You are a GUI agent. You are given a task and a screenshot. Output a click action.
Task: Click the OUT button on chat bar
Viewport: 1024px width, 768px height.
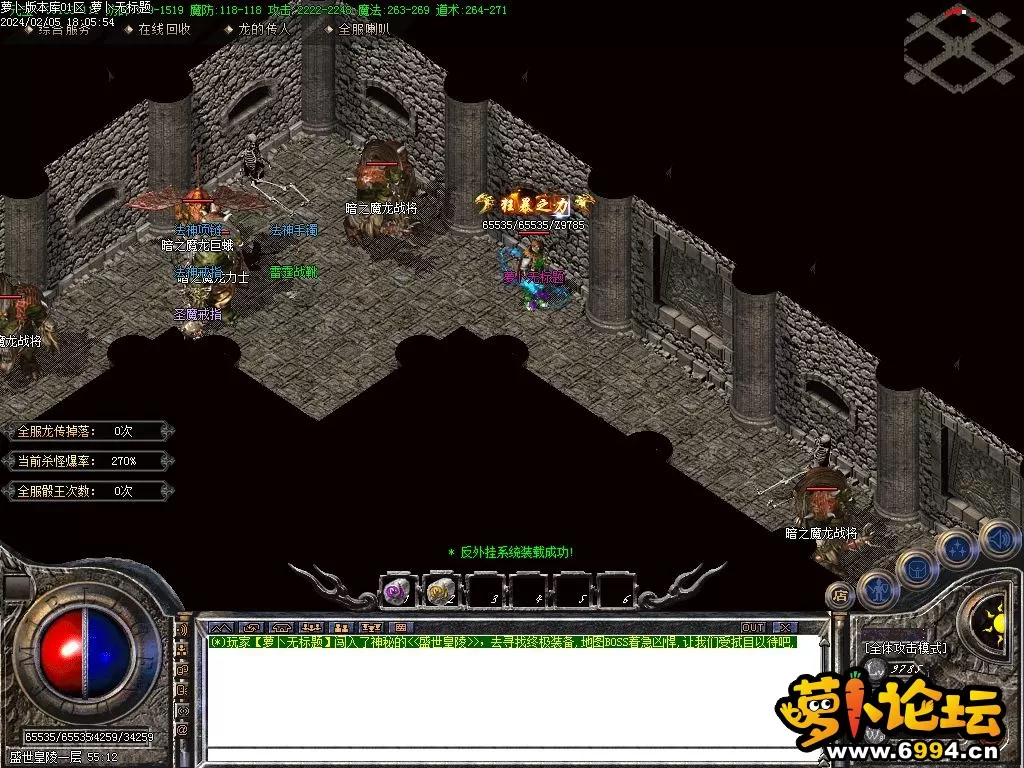pyautogui.click(x=752, y=627)
